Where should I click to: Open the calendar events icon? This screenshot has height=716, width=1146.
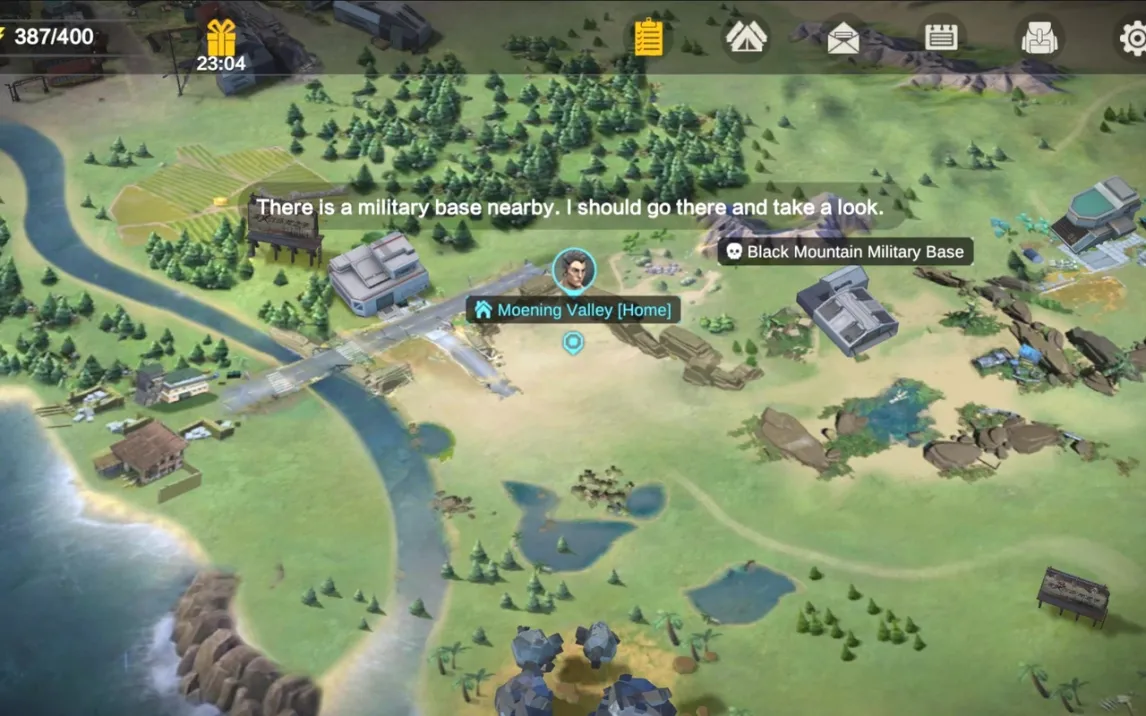point(941,38)
